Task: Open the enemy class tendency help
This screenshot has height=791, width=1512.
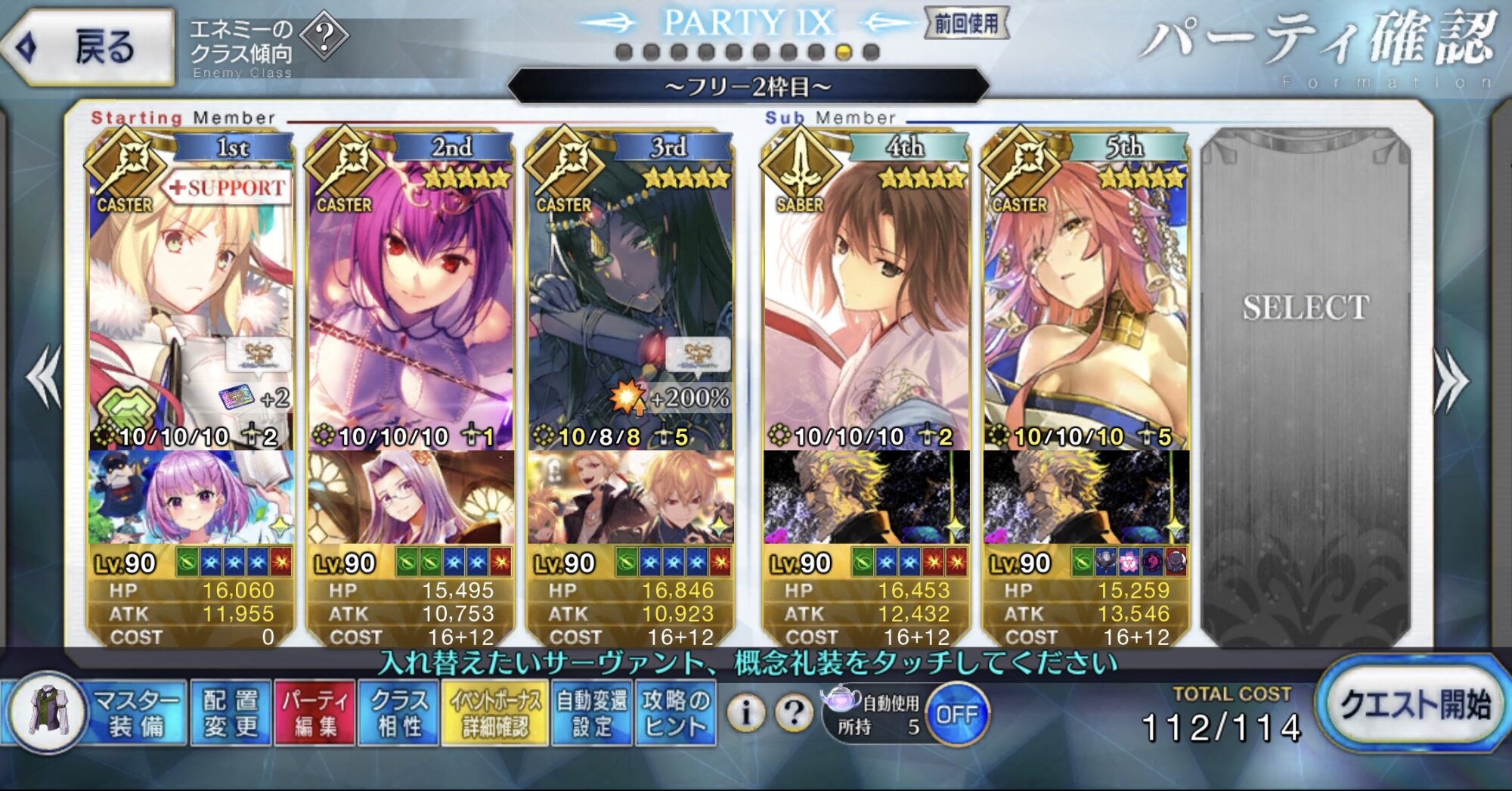Action: click(x=324, y=36)
